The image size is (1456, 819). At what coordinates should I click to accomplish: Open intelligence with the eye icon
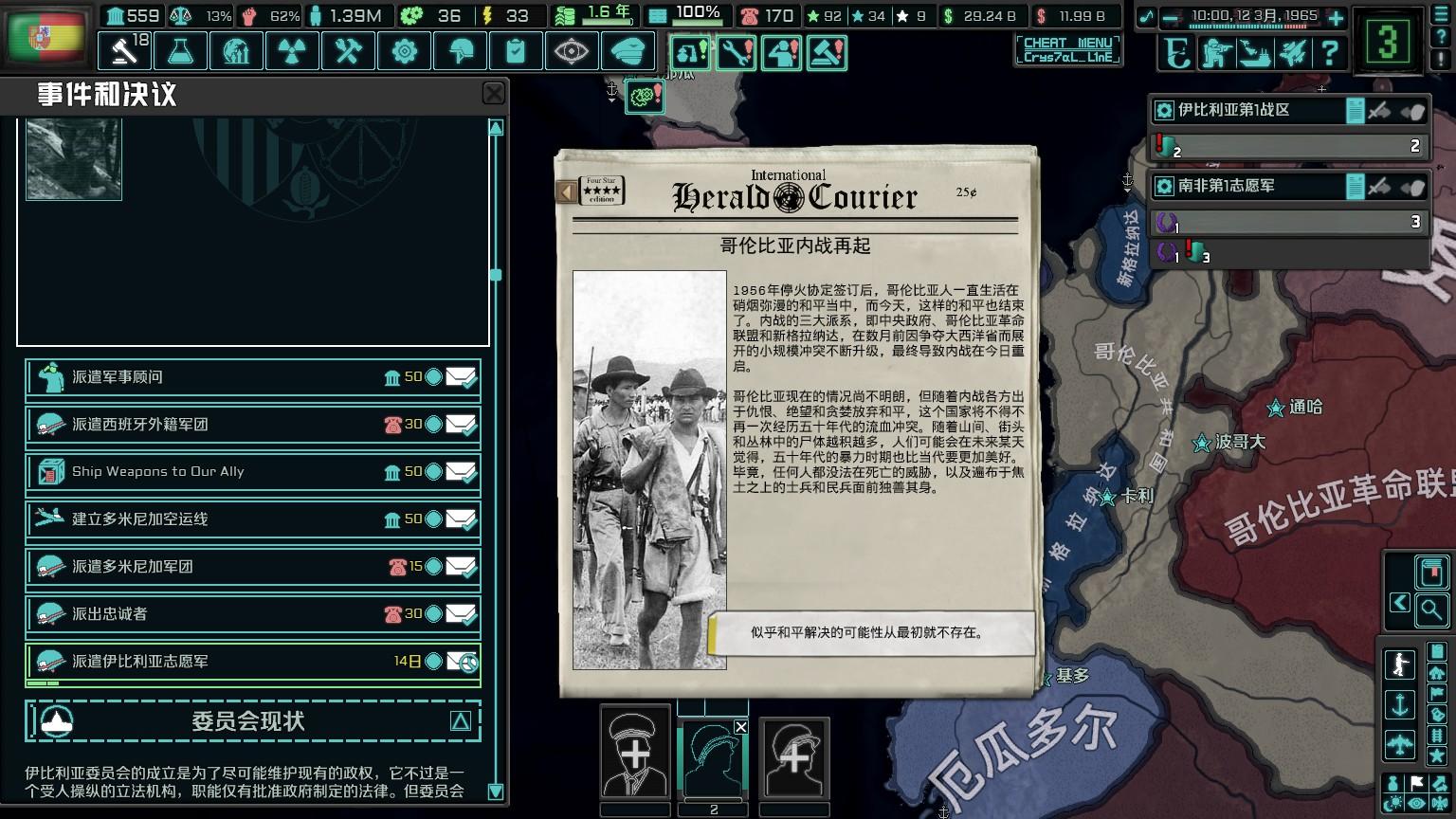click(x=572, y=51)
